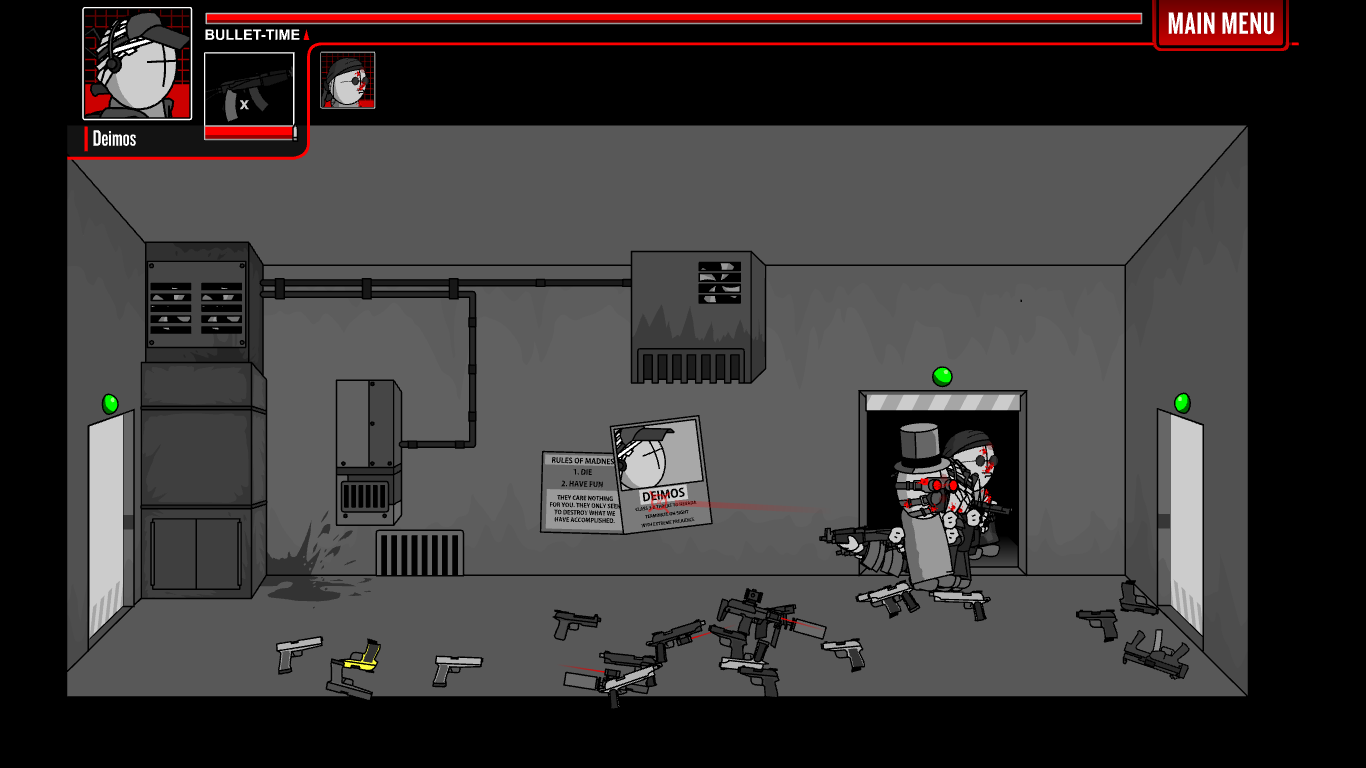Toggle the green light on the right door
The image size is (1366, 768).
(x=1183, y=402)
